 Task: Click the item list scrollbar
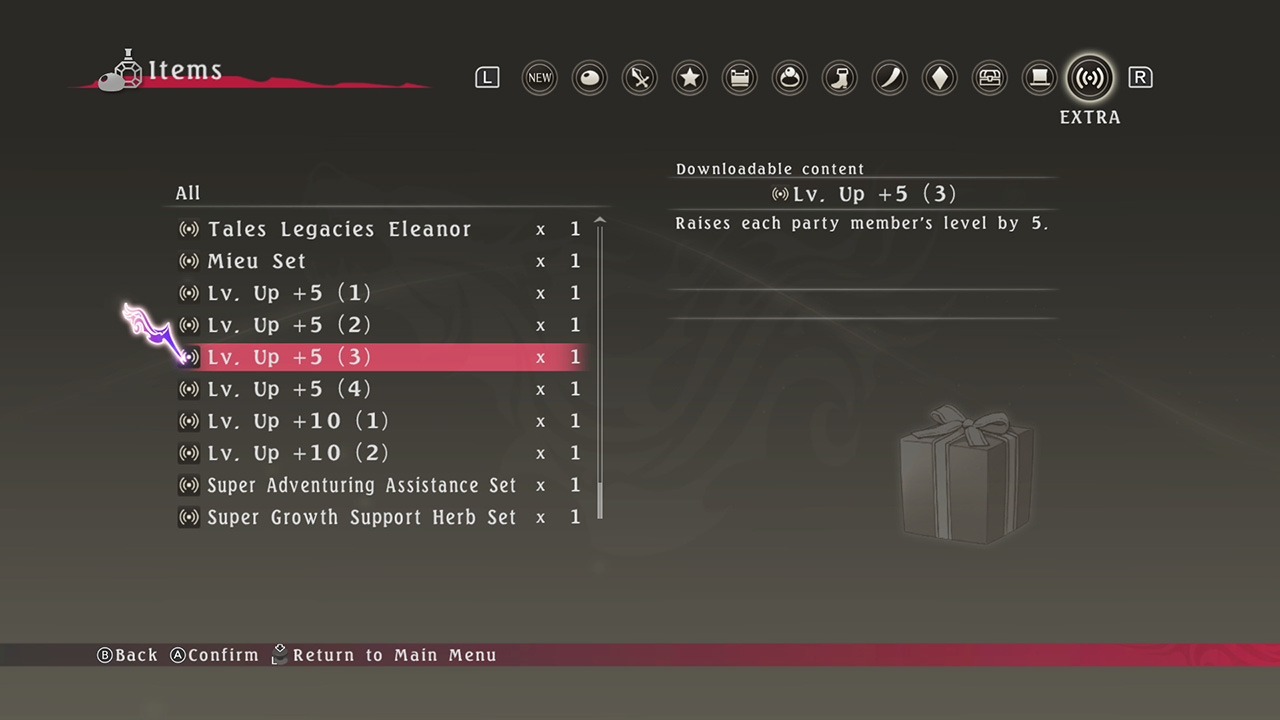point(600,370)
